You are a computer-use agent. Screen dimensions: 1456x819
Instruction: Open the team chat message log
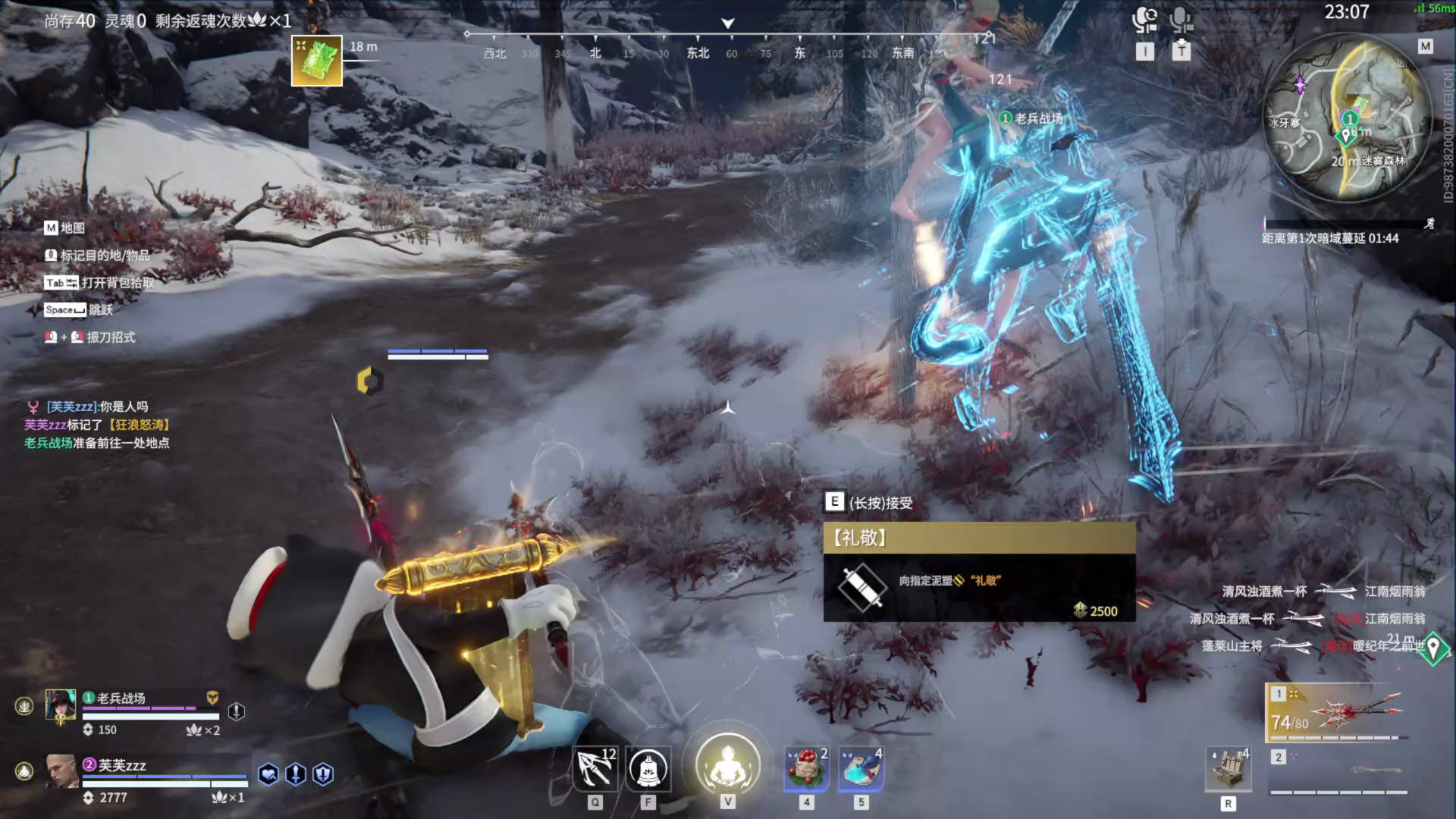click(x=97, y=425)
